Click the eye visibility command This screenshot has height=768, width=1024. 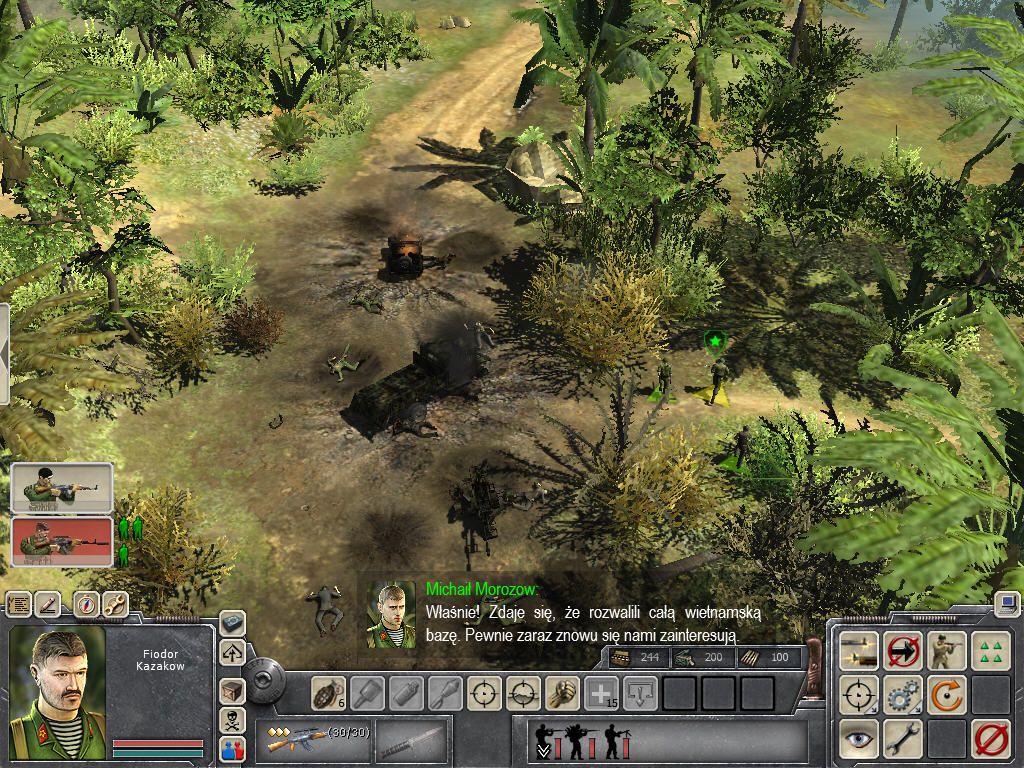(859, 737)
